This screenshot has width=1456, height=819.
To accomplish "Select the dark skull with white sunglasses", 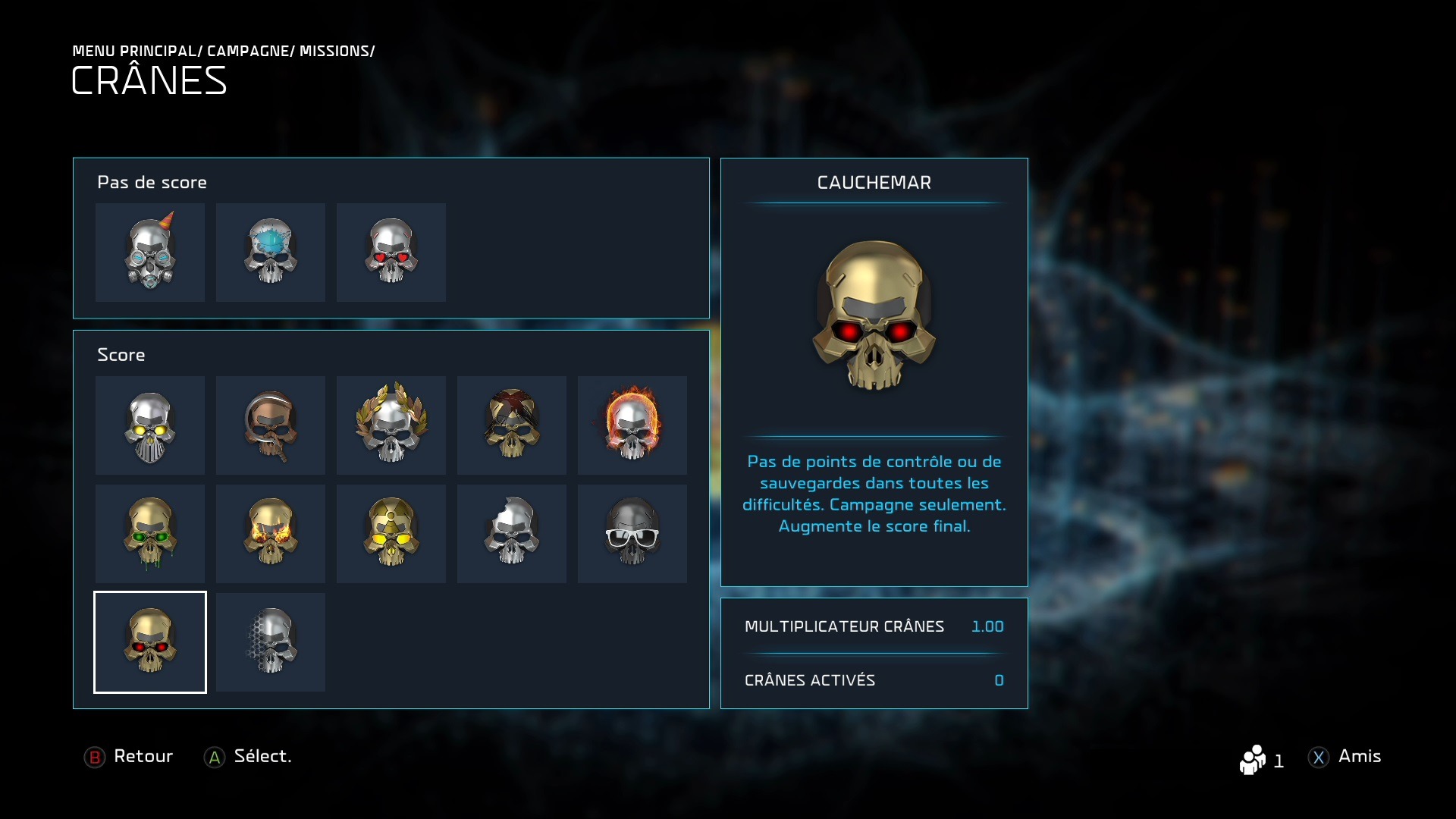I will 632,534.
